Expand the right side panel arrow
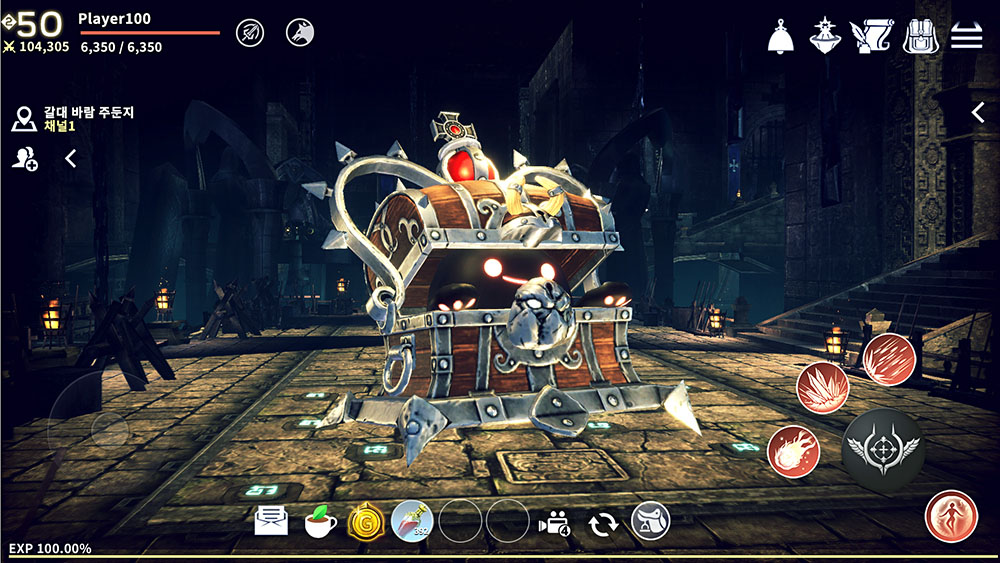The height and width of the screenshot is (563, 1000). coord(978,113)
